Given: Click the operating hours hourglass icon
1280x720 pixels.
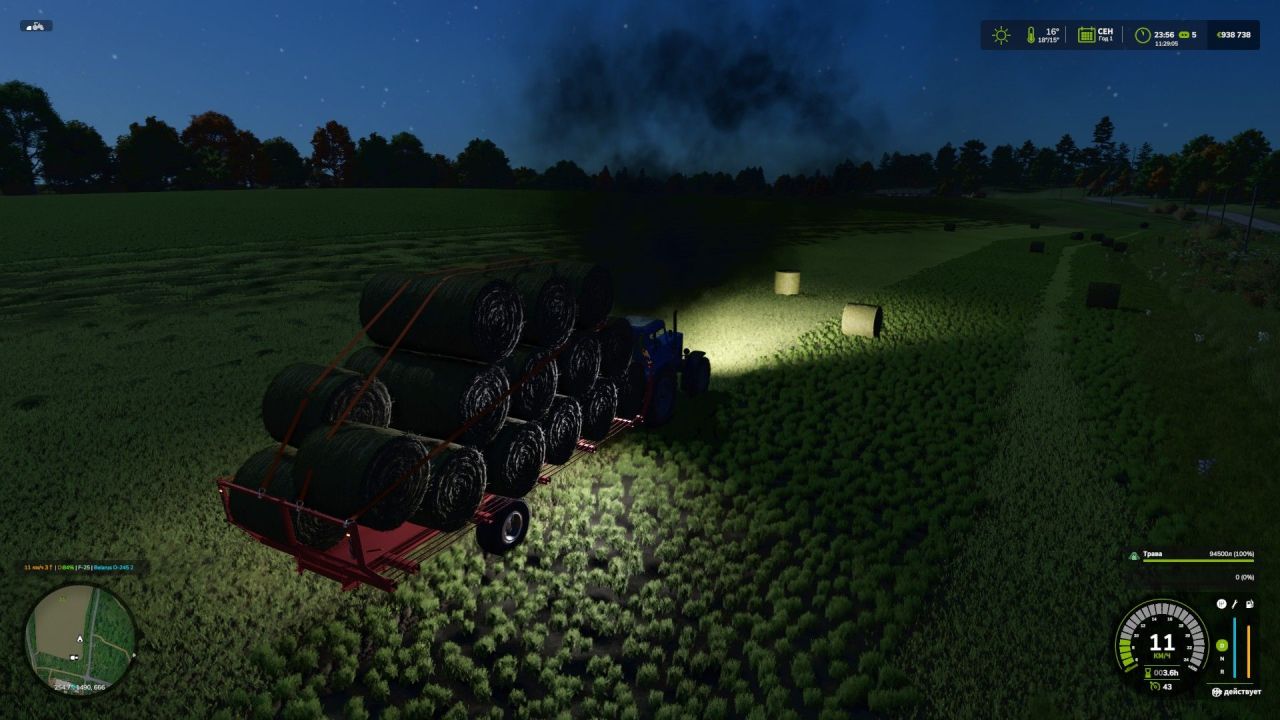Looking at the screenshot, I should [1148, 670].
